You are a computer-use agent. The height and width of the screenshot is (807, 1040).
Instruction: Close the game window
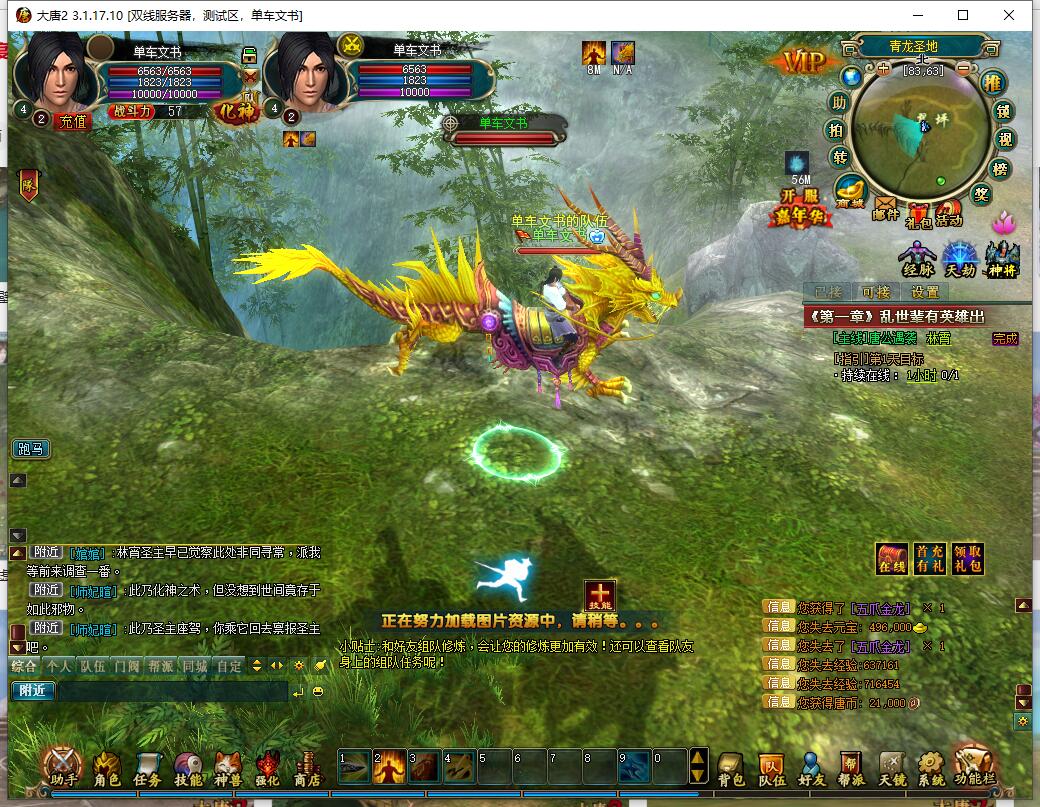coord(1009,15)
